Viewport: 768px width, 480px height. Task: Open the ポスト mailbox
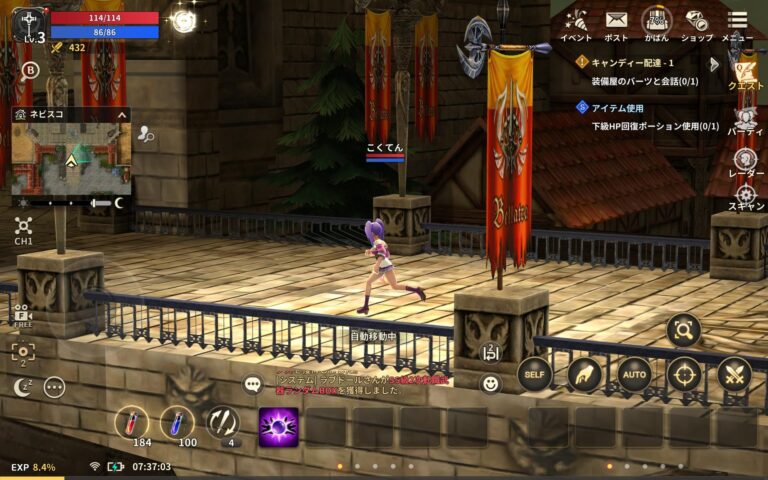616,23
